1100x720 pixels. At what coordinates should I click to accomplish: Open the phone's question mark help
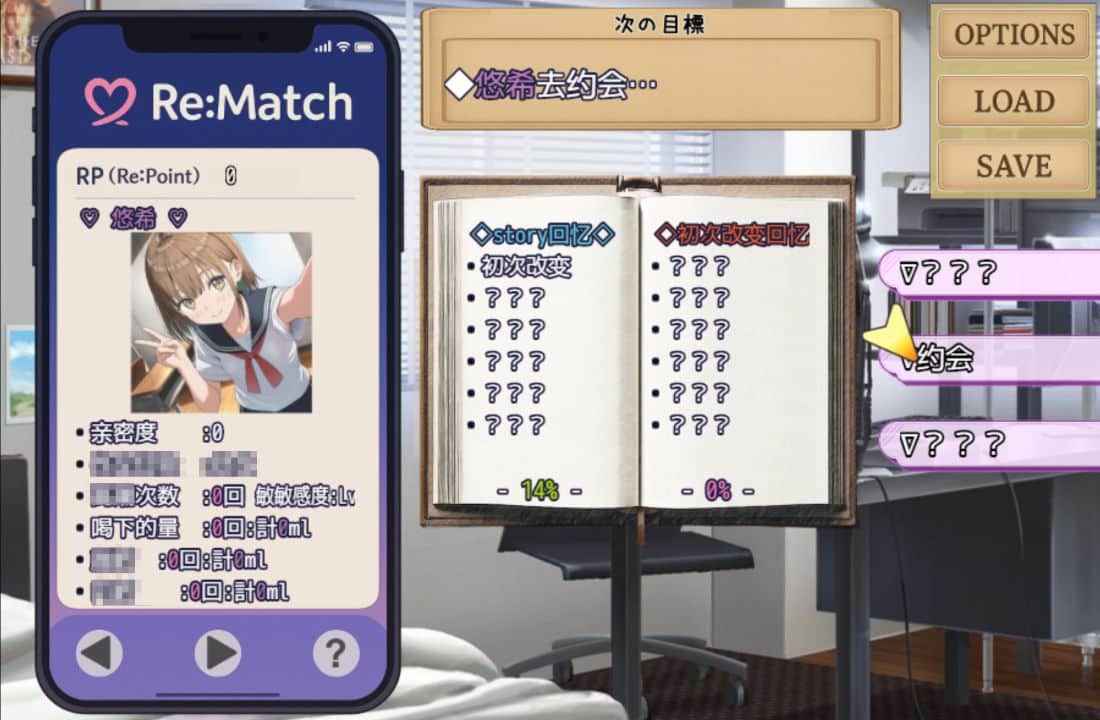coord(336,653)
